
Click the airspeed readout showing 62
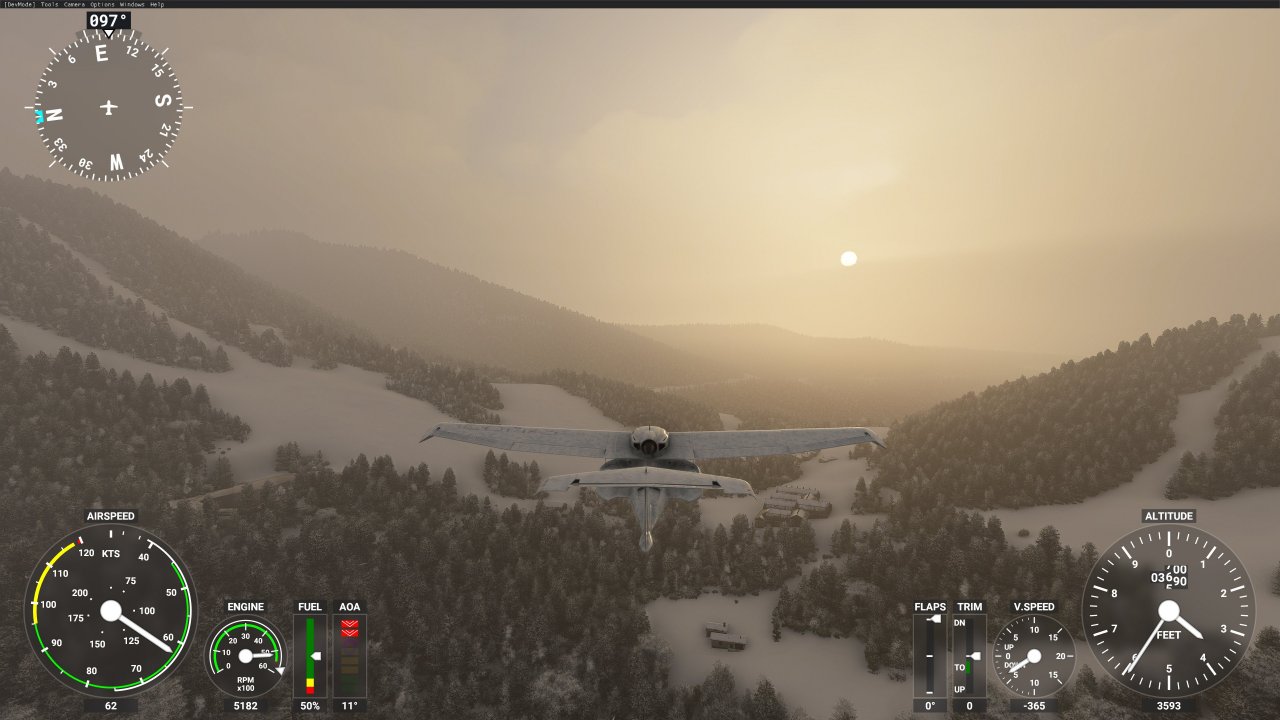click(x=110, y=706)
